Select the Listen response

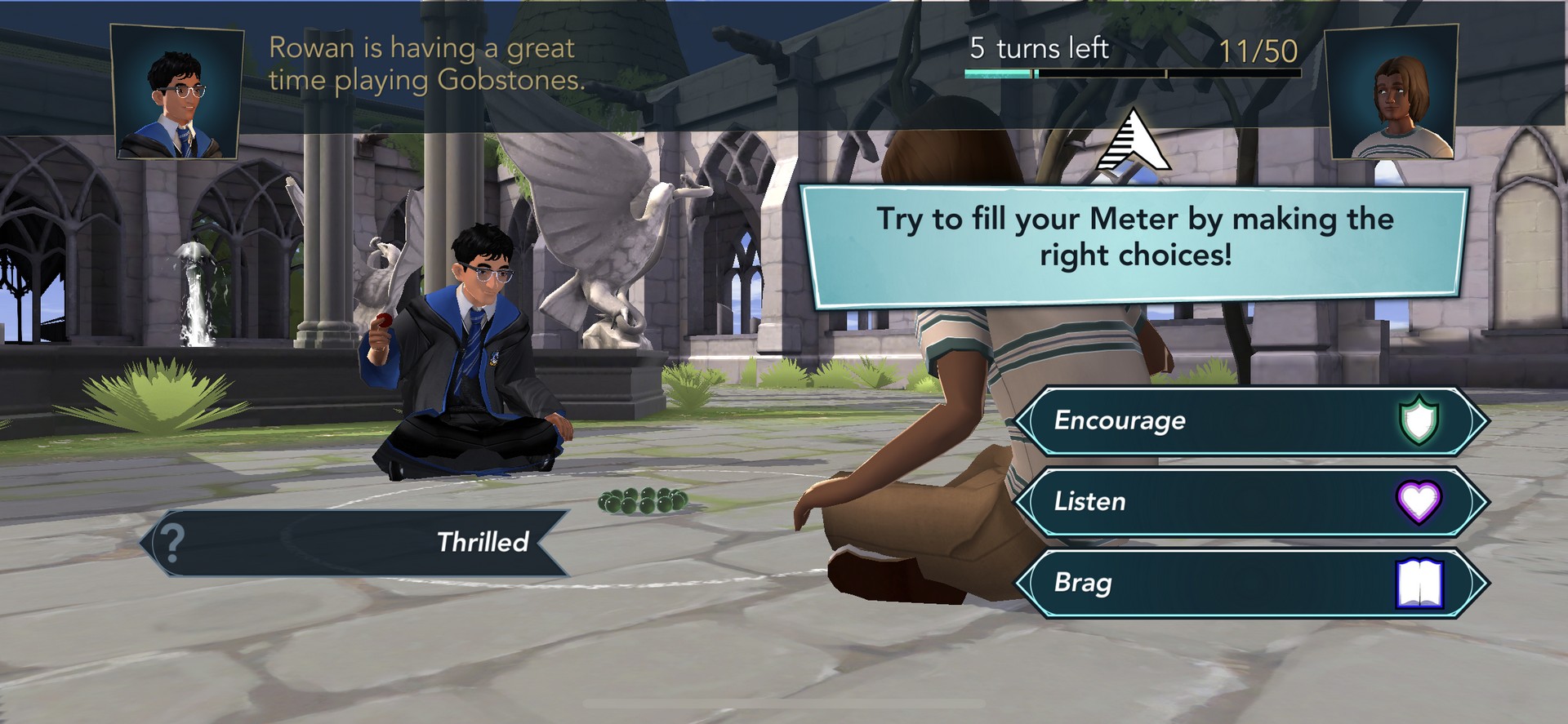click(x=1249, y=501)
